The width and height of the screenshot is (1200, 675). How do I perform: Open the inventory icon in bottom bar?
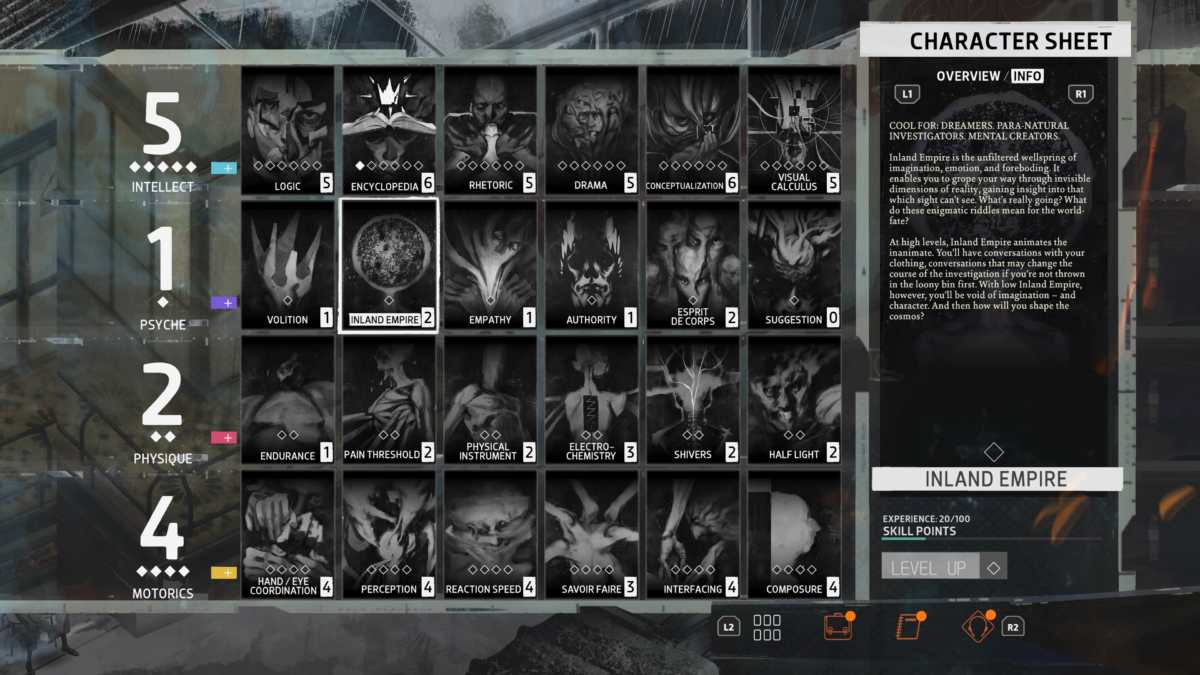(x=838, y=626)
